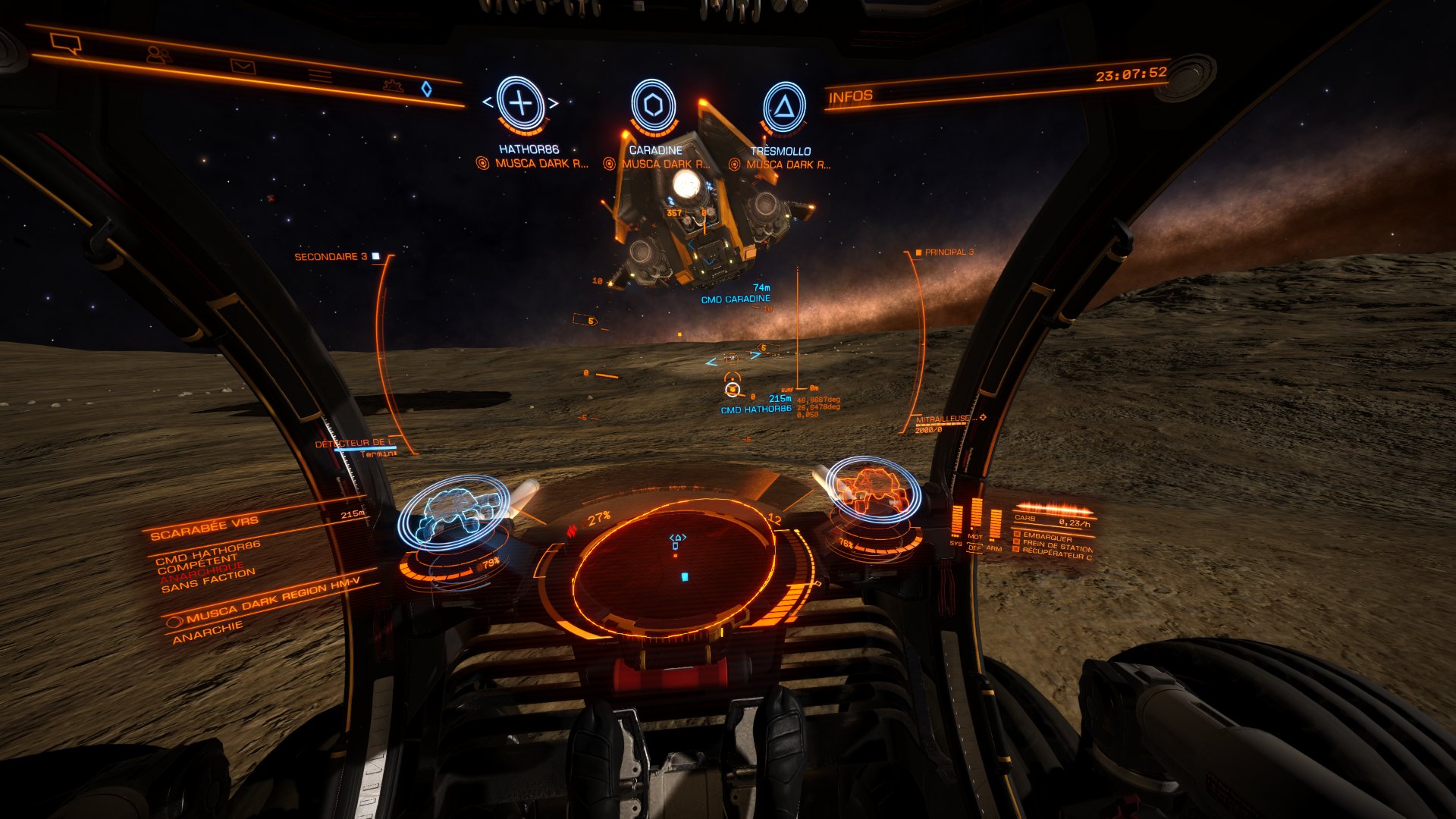This screenshot has width=1456, height=819.
Task: Switch to the friends list tab
Action: click(158, 55)
